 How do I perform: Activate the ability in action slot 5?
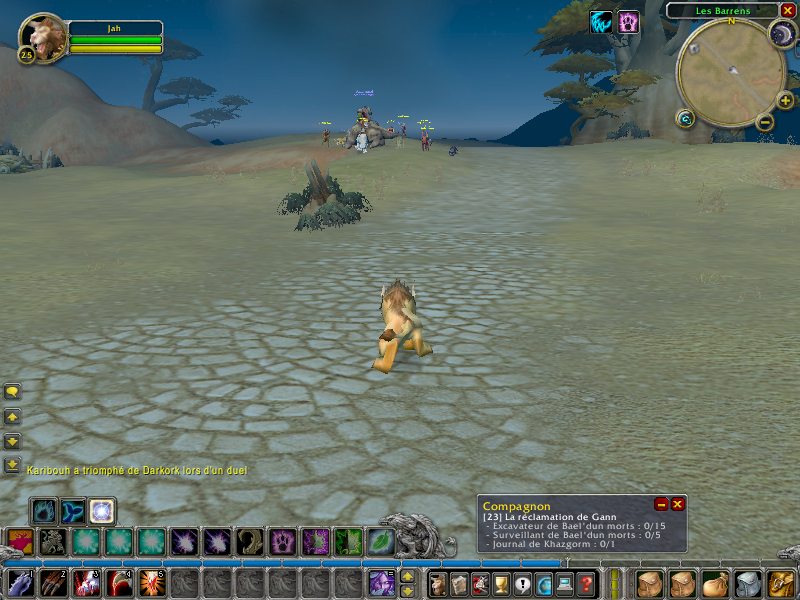pos(152,583)
